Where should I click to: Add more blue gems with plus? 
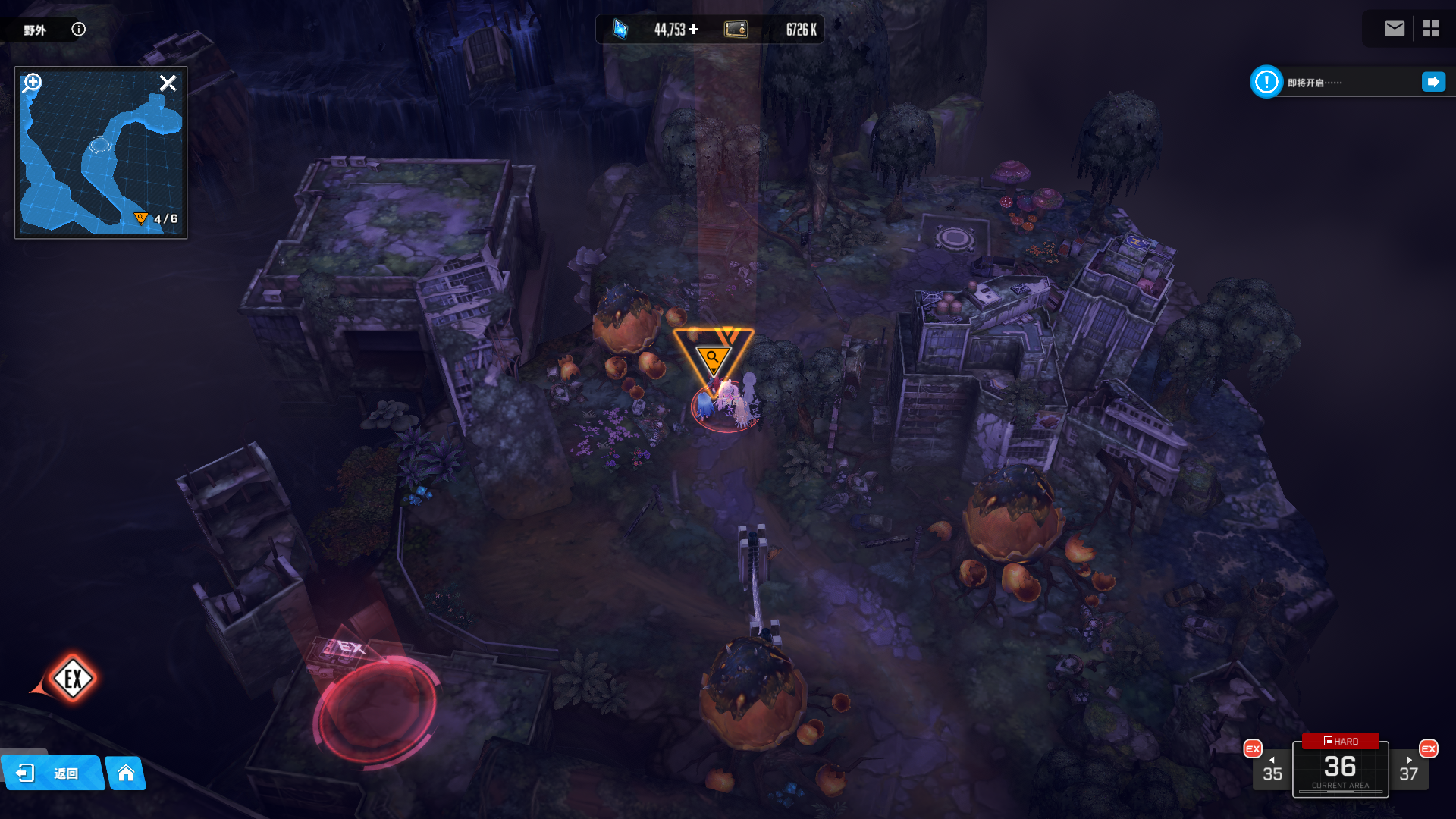[x=694, y=30]
